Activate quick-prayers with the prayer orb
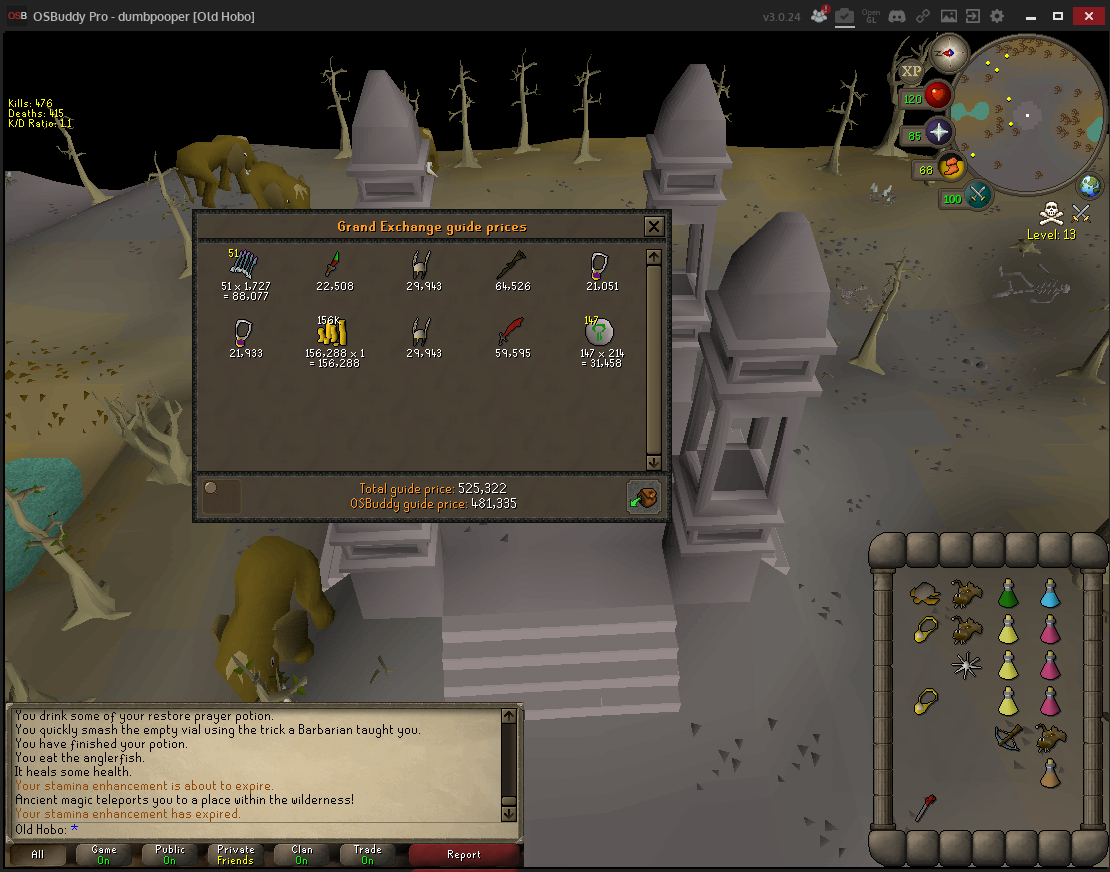The width and height of the screenshot is (1110, 872). tap(940, 133)
